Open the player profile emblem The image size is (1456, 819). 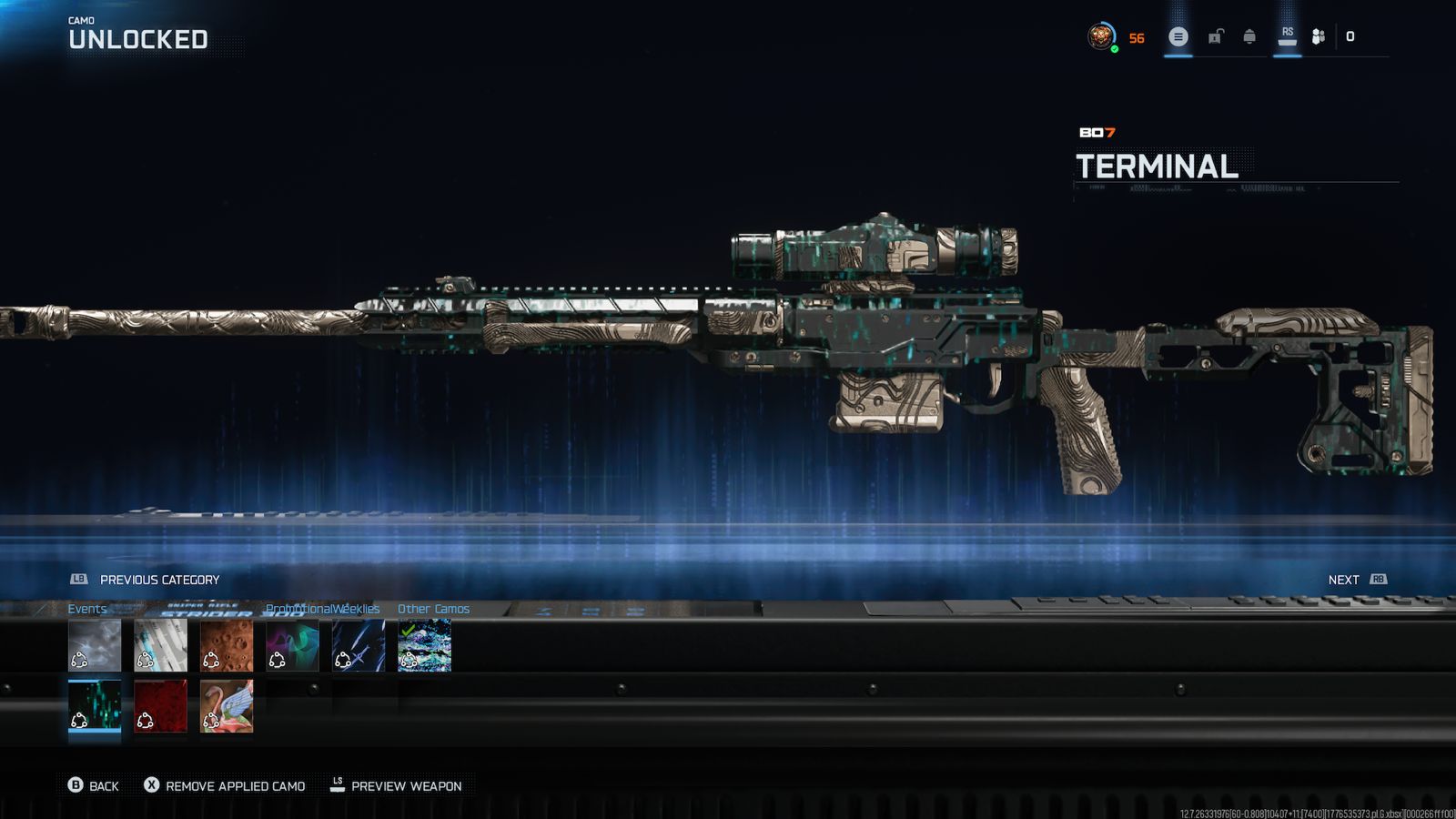tap(1102, 37)
